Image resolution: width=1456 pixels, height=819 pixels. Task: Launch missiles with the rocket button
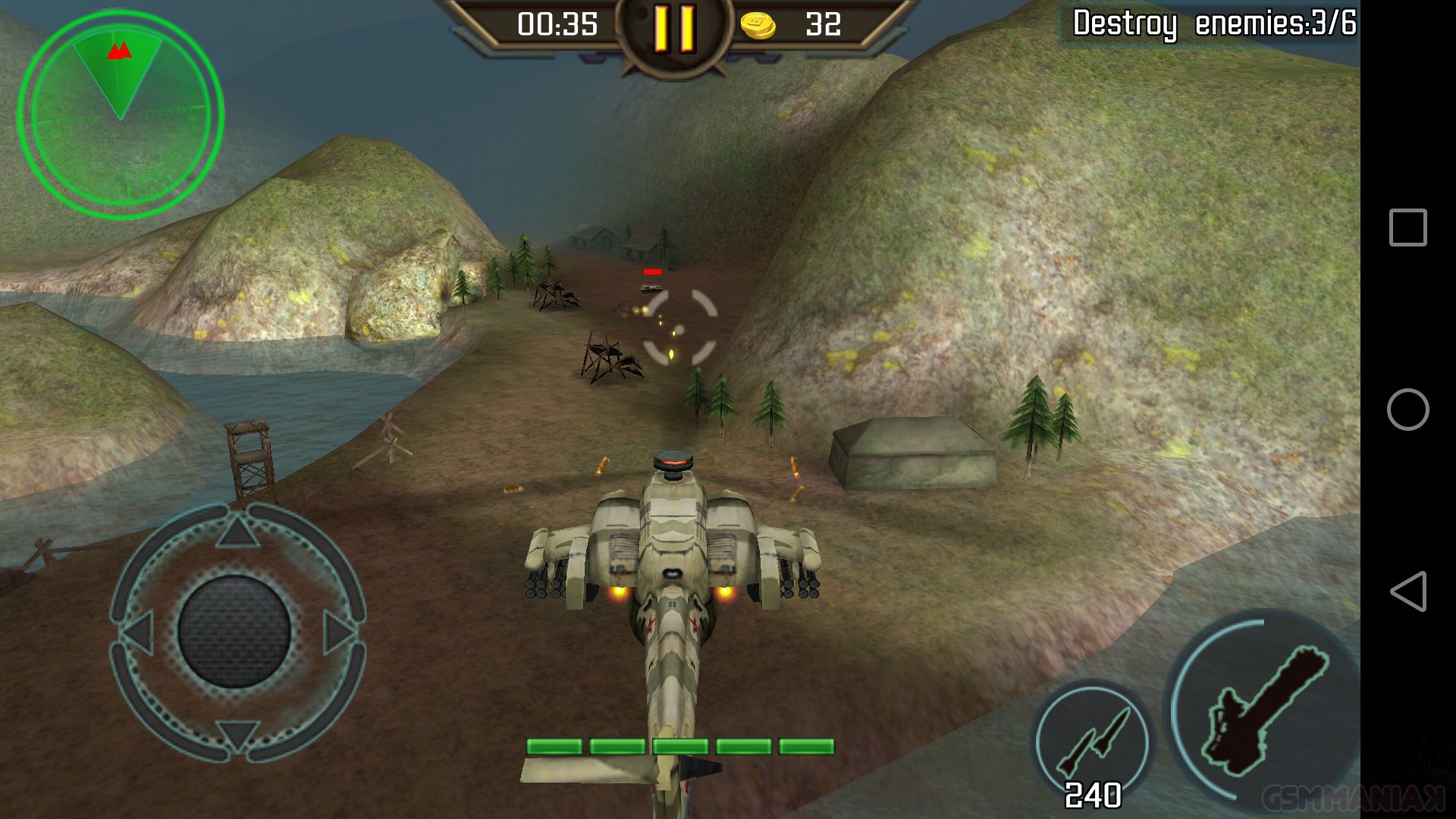1093,738
